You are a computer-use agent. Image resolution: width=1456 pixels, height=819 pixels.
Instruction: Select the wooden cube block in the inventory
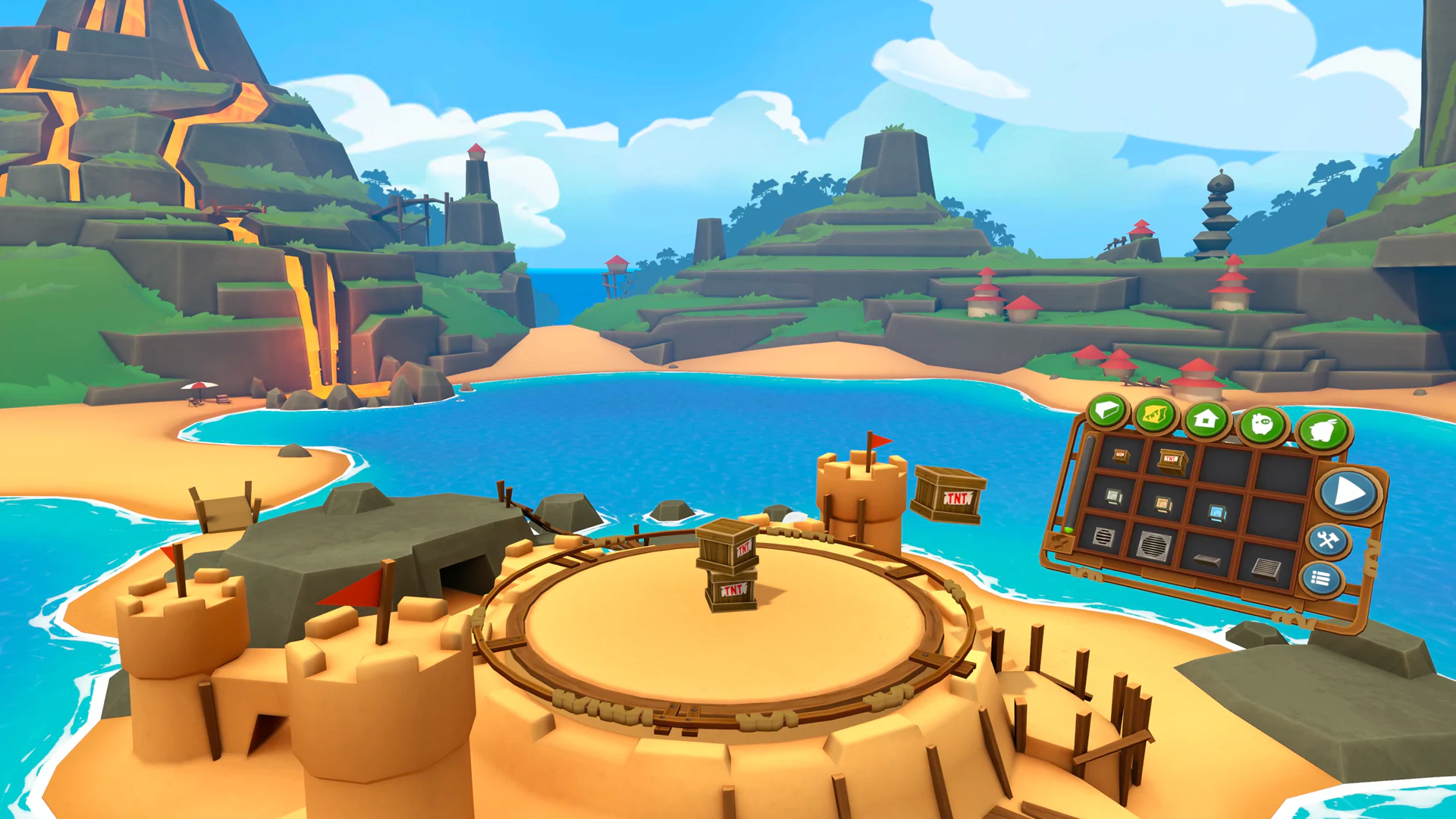pos(1163,506)
